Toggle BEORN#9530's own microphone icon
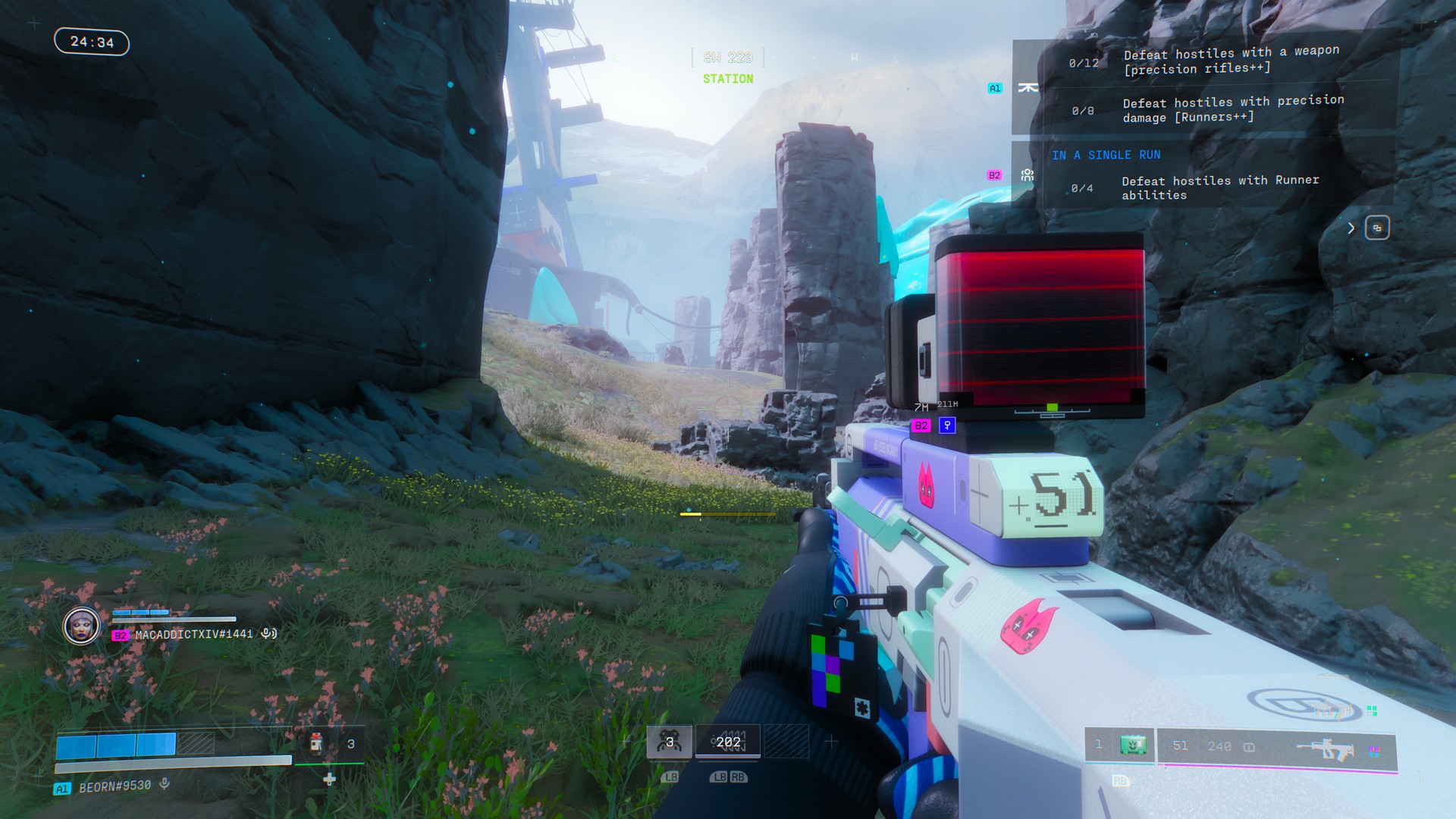The width and height of the screenshot is (1456, 819). [x=164, y=785]
